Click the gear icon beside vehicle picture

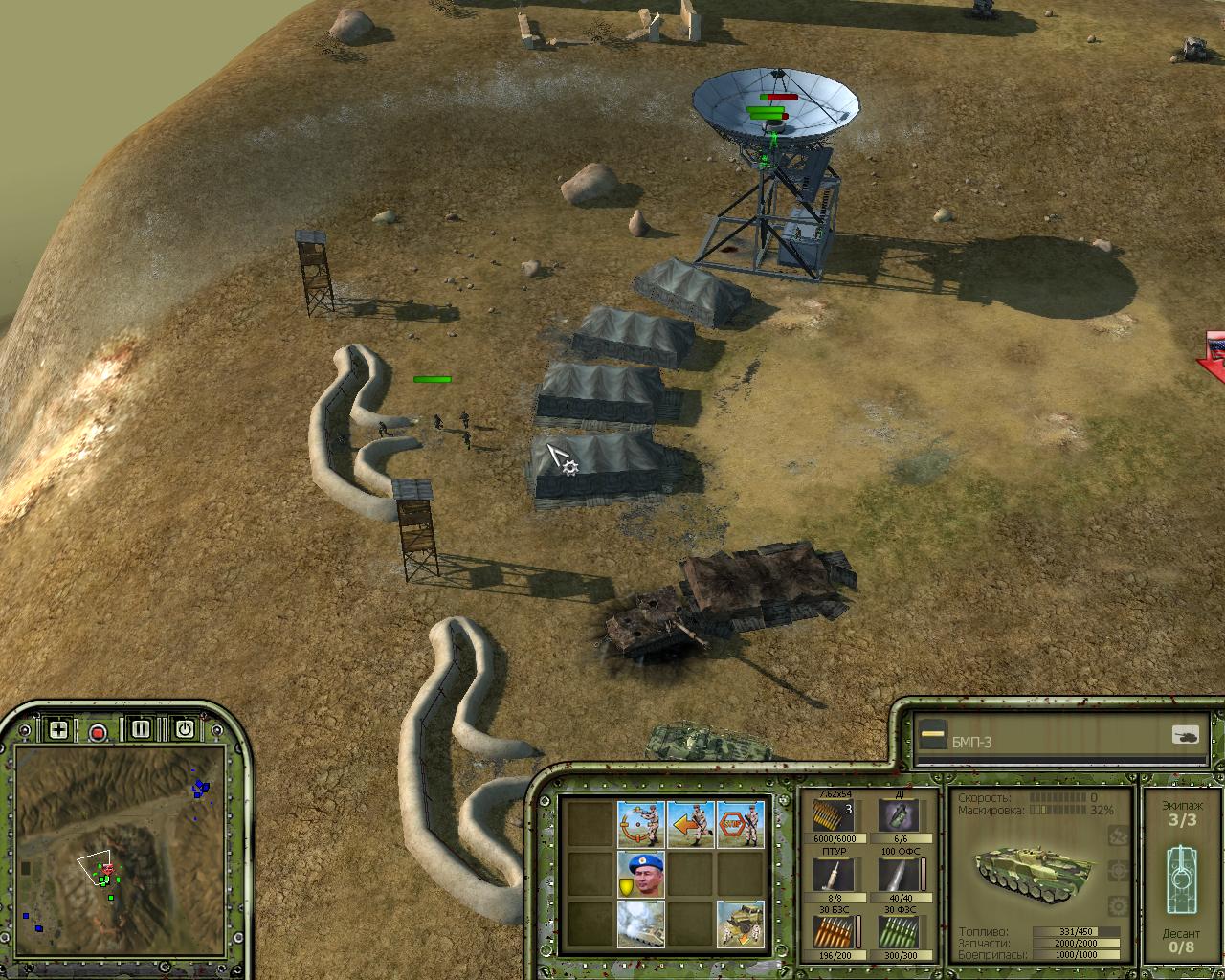[1116, 837]
